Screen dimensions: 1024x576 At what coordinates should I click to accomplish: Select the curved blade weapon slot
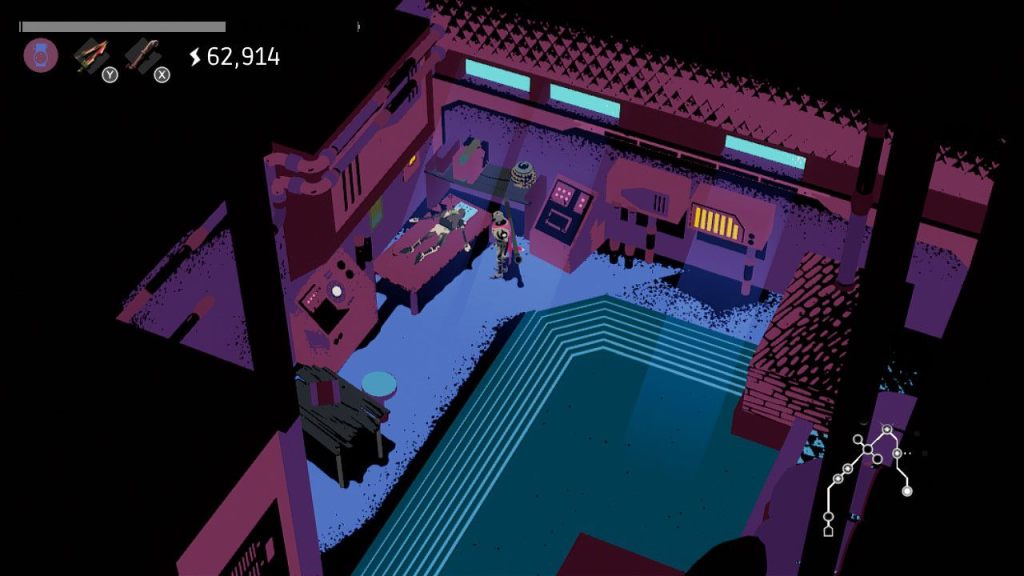(x=143, y=55)
